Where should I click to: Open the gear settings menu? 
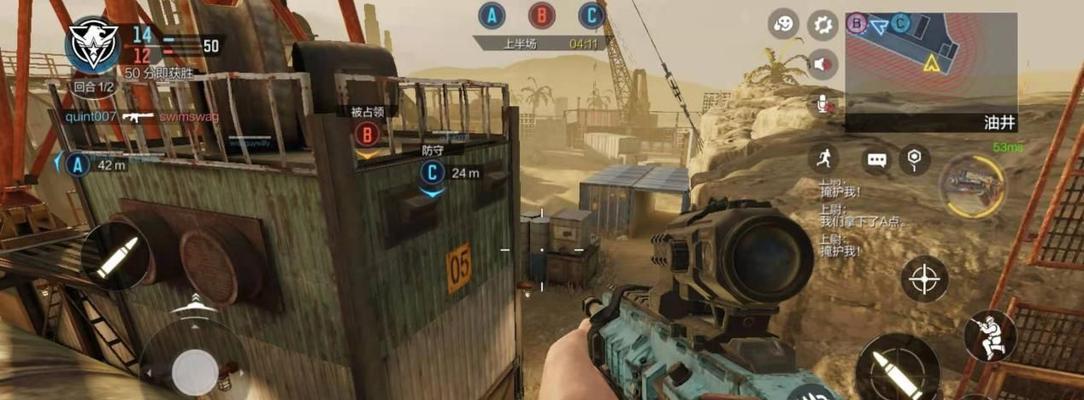pyautogui.click(x=822, y=24)
